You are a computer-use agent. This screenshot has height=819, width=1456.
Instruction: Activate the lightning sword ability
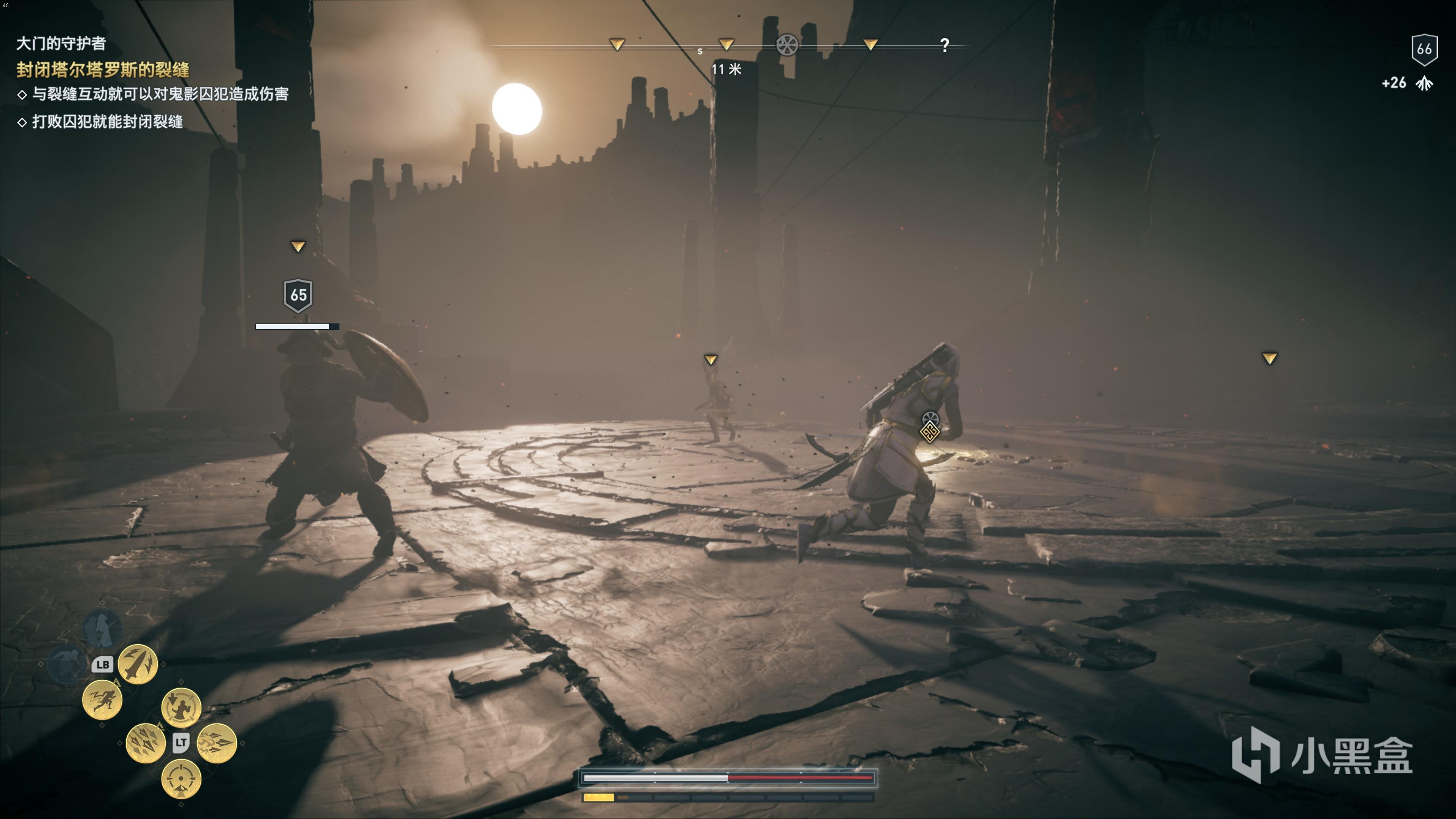[x=137, y=664]
